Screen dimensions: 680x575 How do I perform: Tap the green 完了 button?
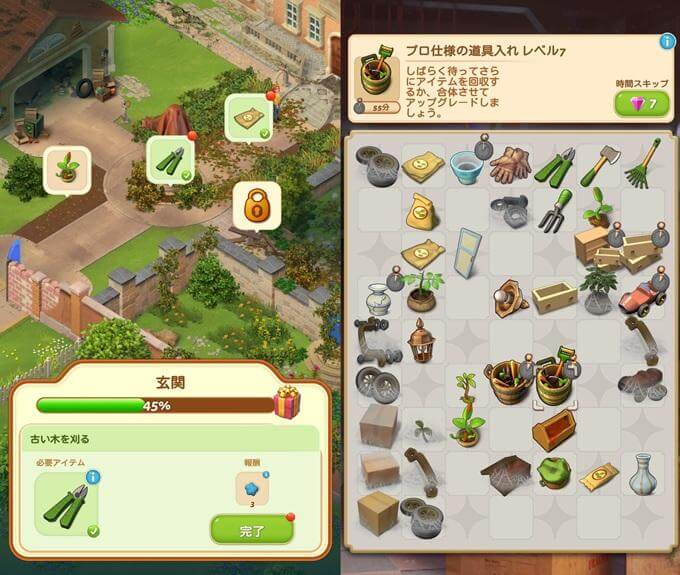251,529
